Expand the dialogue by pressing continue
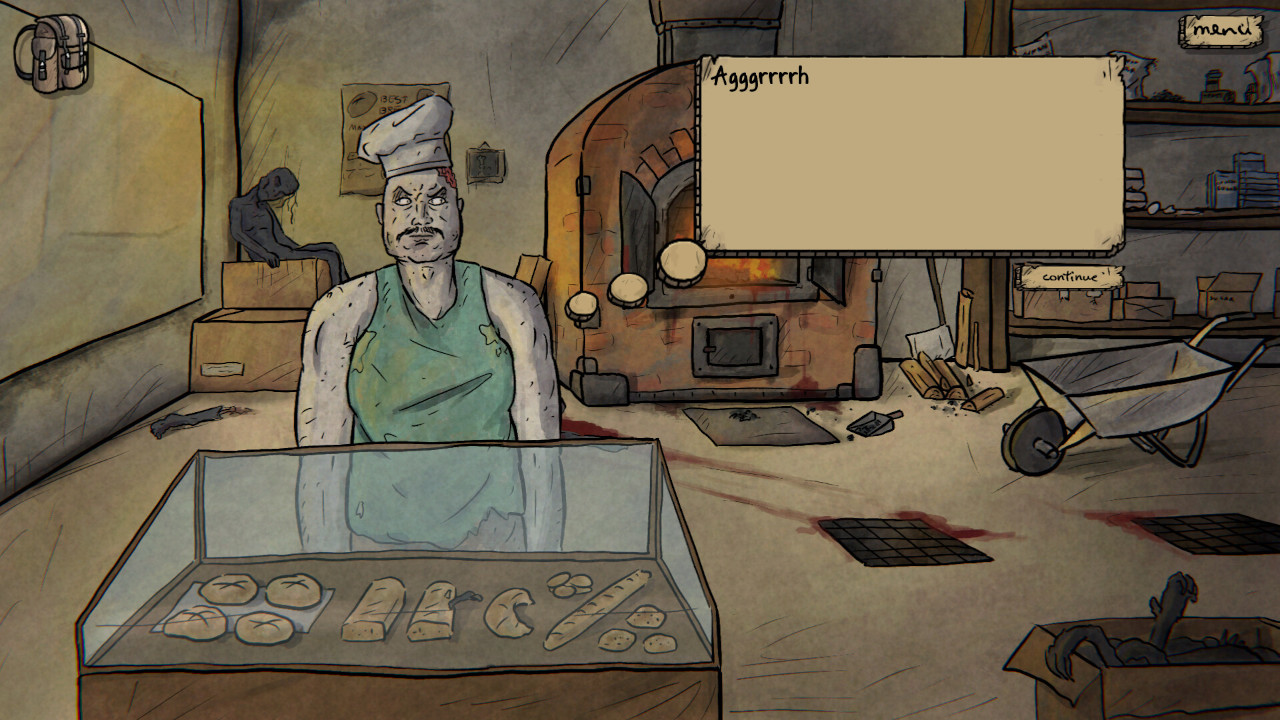Viewport: 1280px width, 720px height. click(x=1068, y=278)
